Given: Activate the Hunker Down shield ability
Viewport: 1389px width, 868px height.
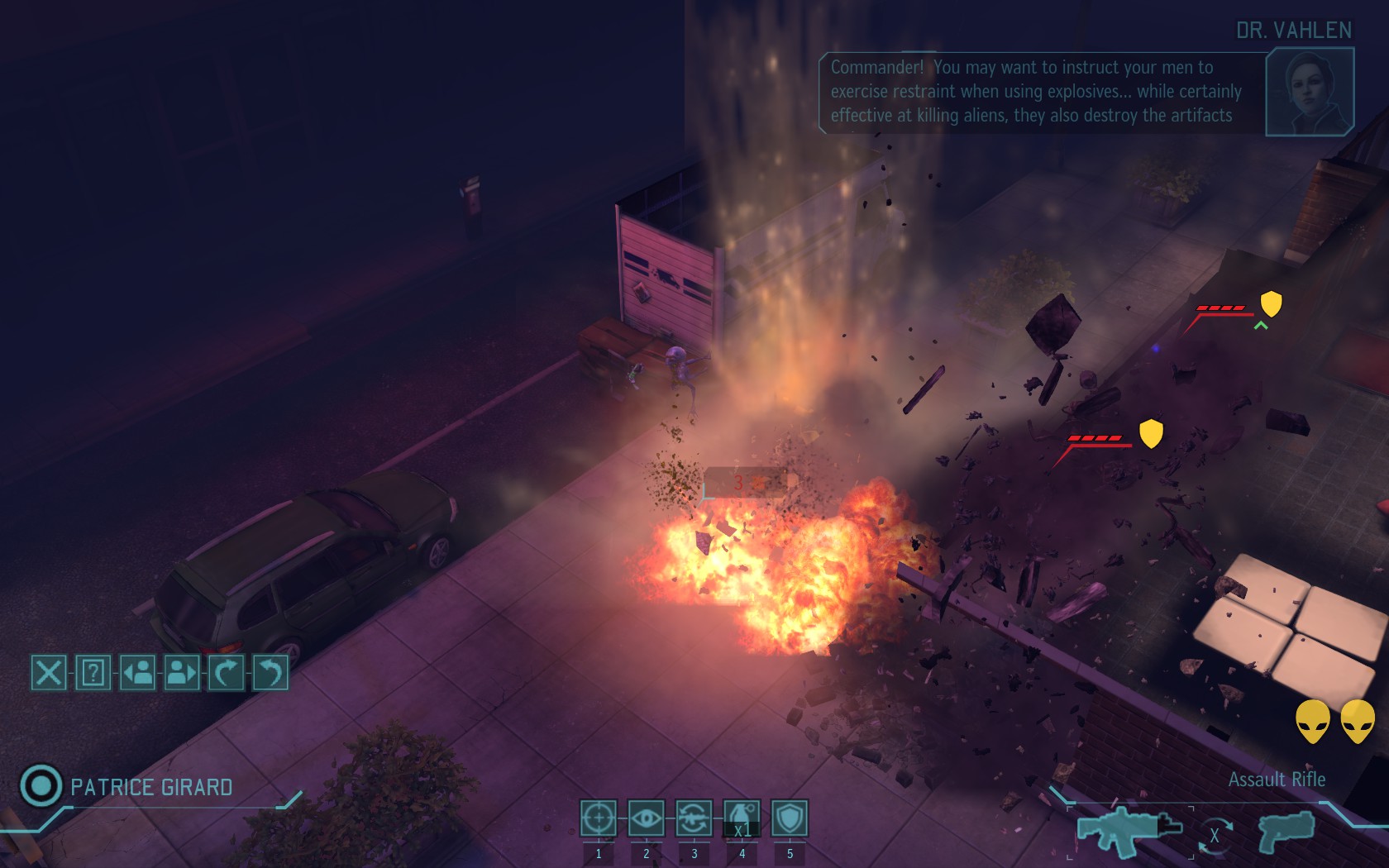Looking at the screenshot, I should [790, 818].
